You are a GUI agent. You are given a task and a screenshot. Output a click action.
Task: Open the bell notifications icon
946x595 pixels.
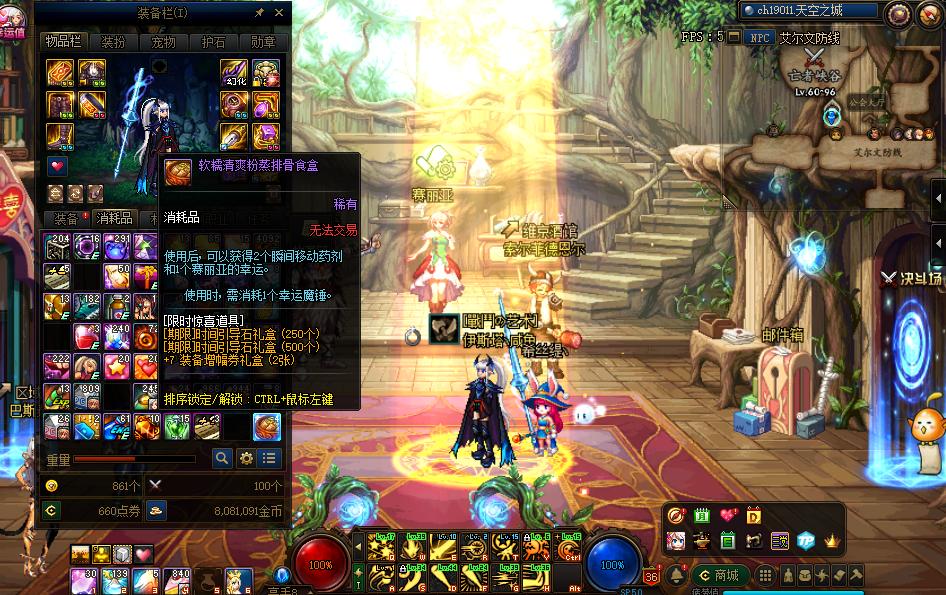pyautogui.click(x=677, y=575)
